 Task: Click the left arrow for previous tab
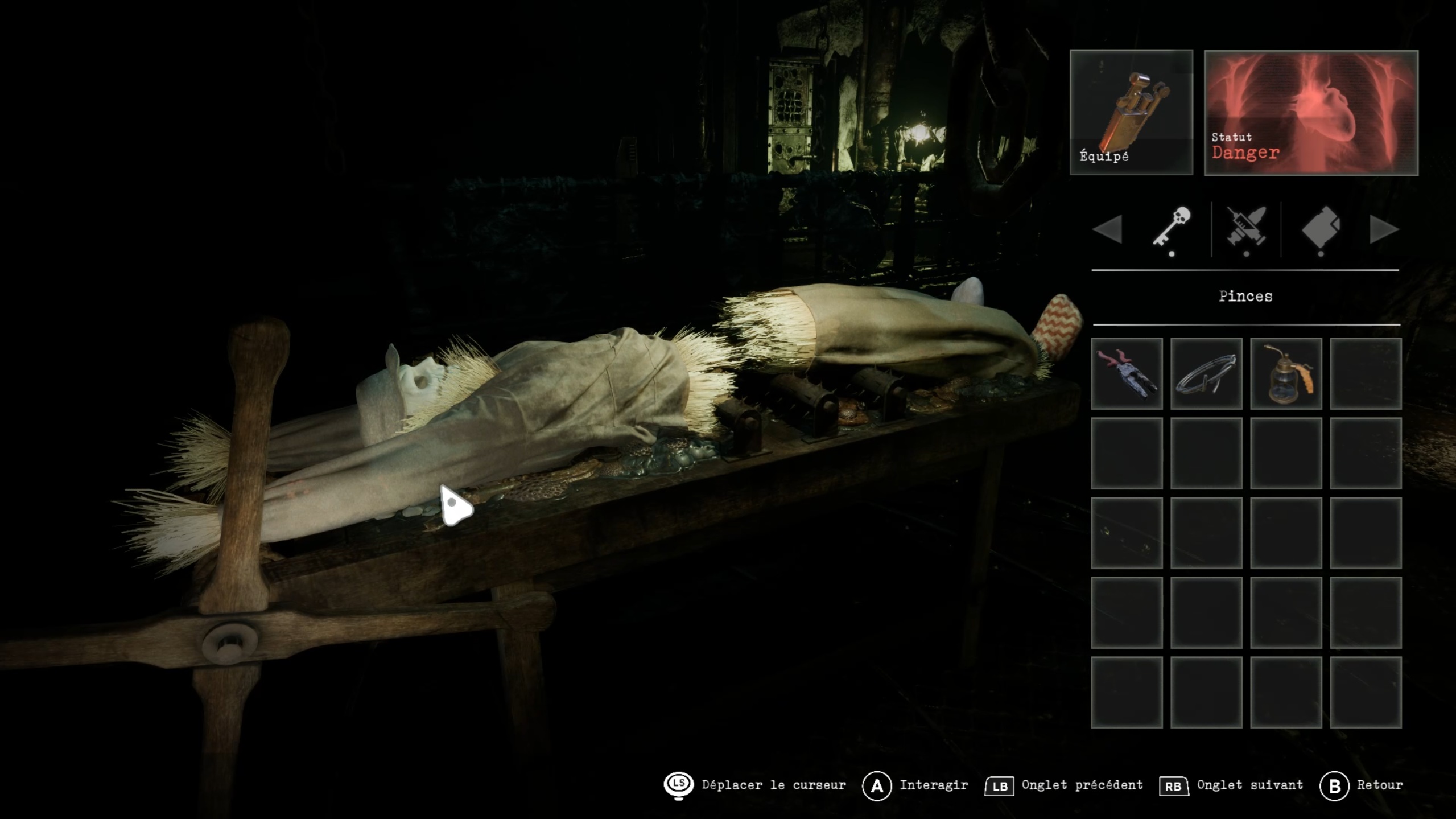(1107, 229)
